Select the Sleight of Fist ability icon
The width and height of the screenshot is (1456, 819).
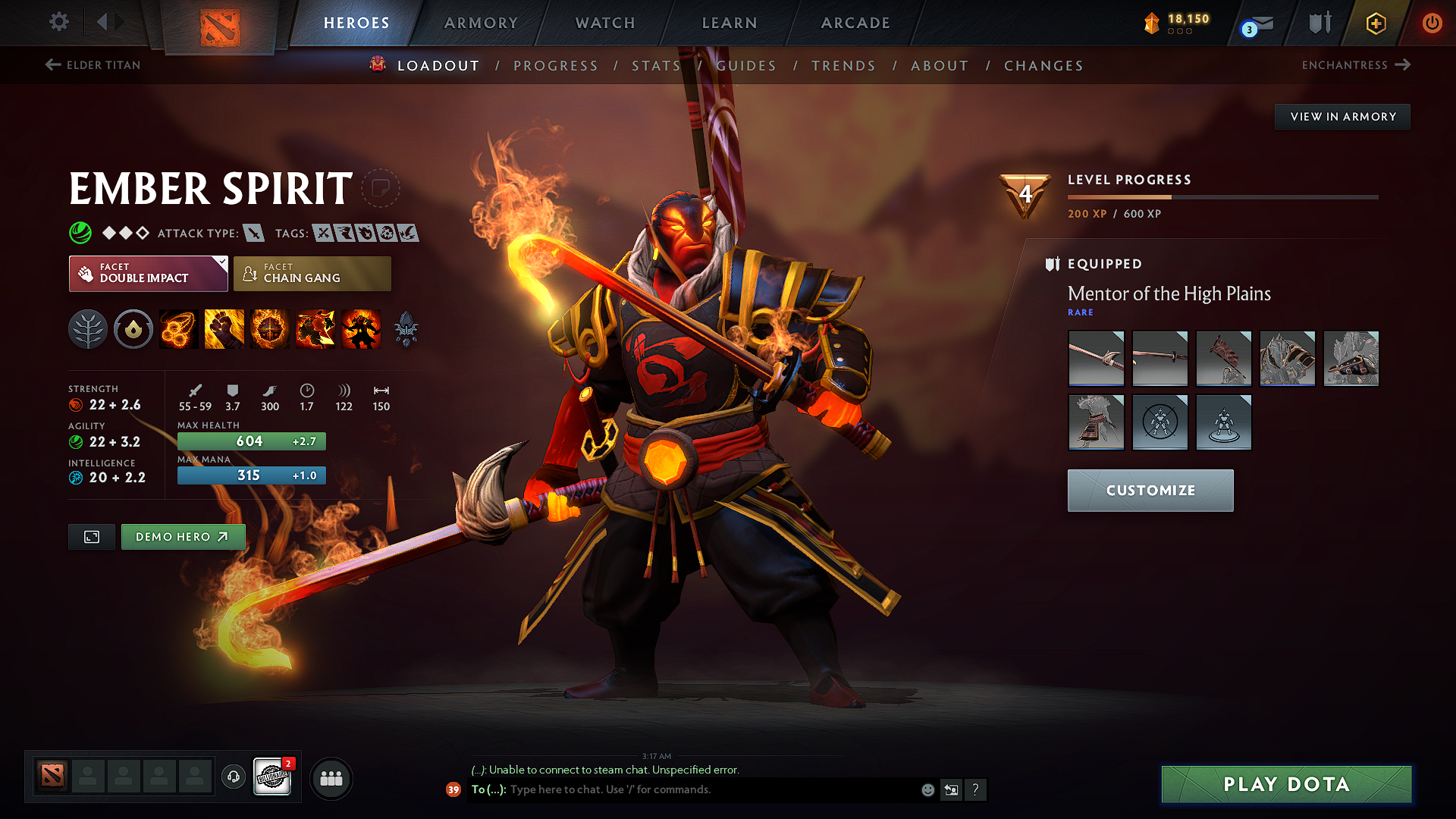[x=224, y=328]
